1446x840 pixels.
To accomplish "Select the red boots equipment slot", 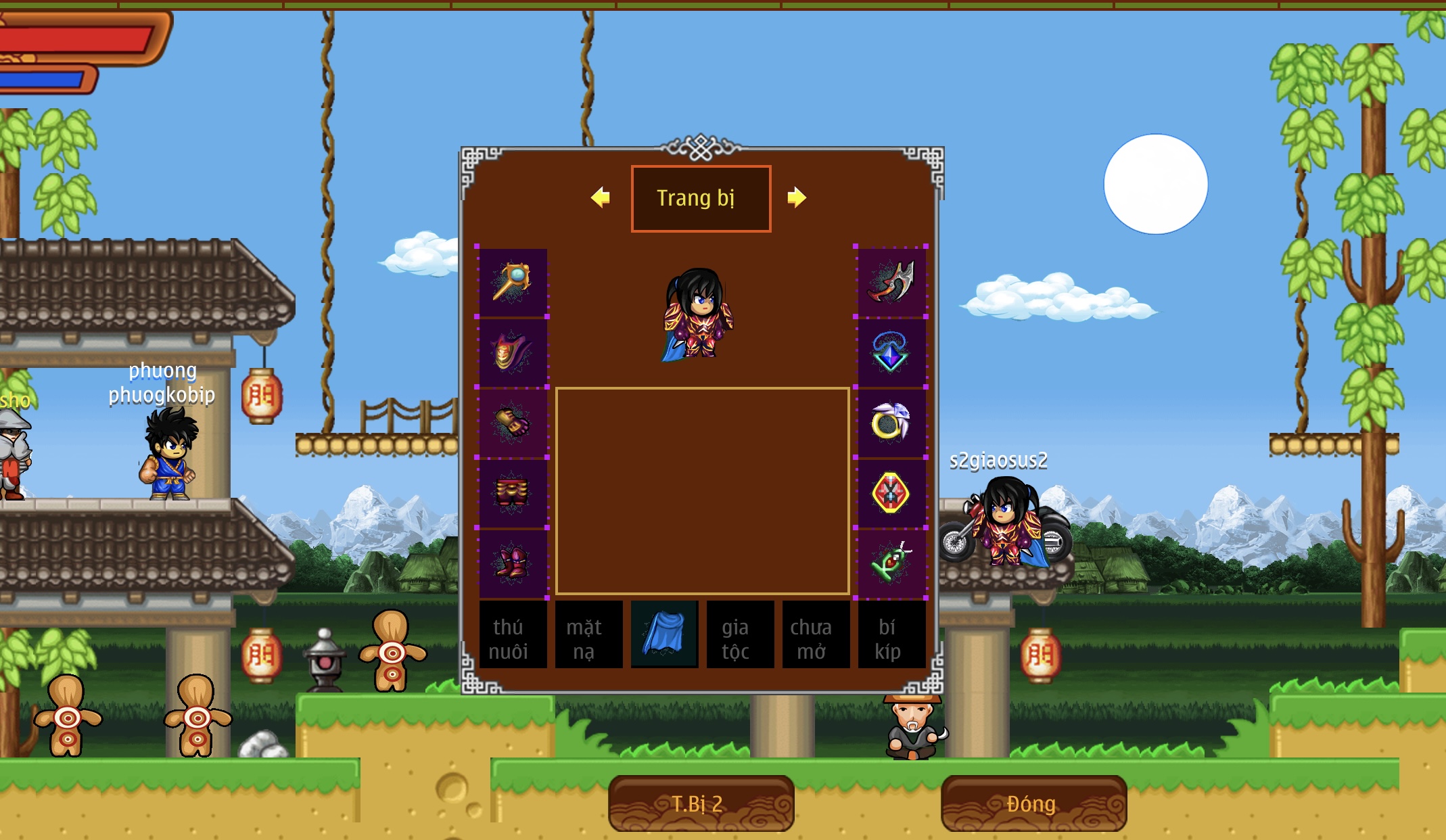I will pyautogui.click(x=513, y=563).
